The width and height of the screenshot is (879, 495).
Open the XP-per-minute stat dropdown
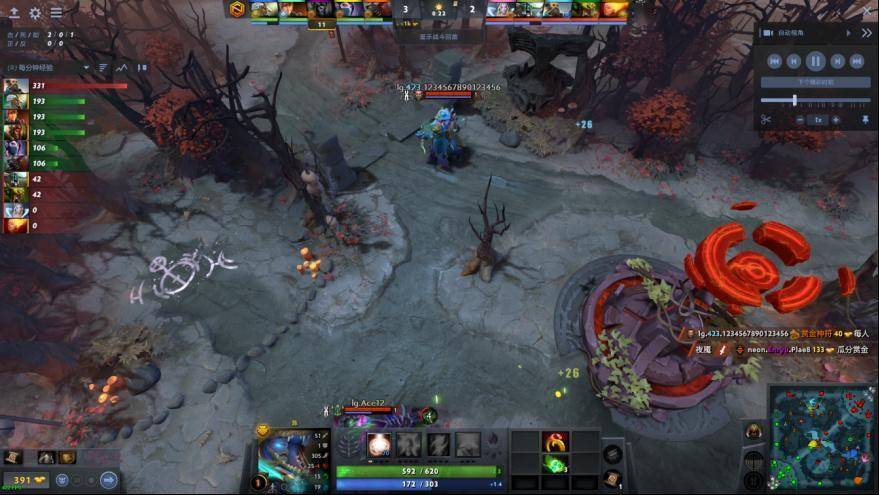86,68
